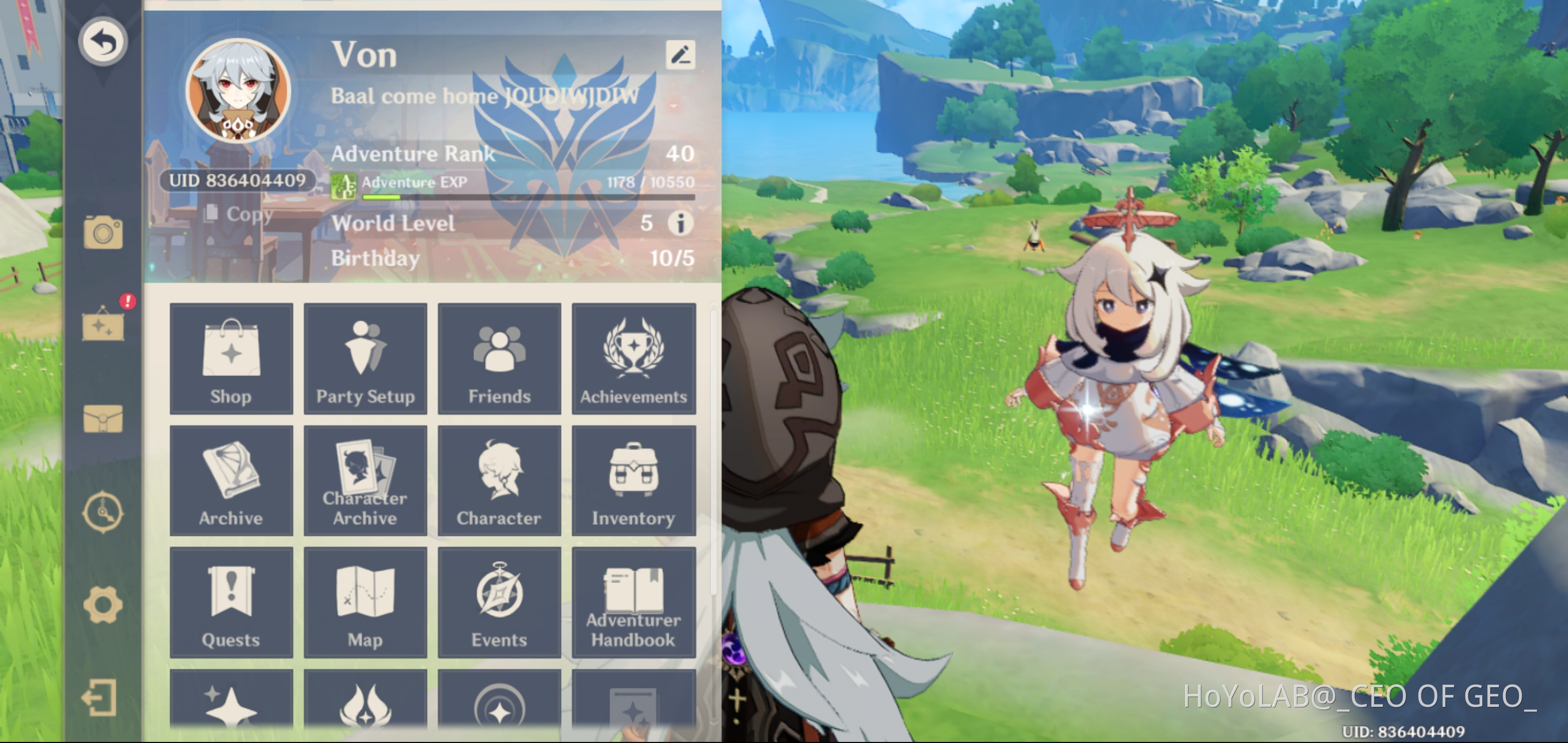Open the Character Archive
1568x743 pixels.
click(365, 481)
